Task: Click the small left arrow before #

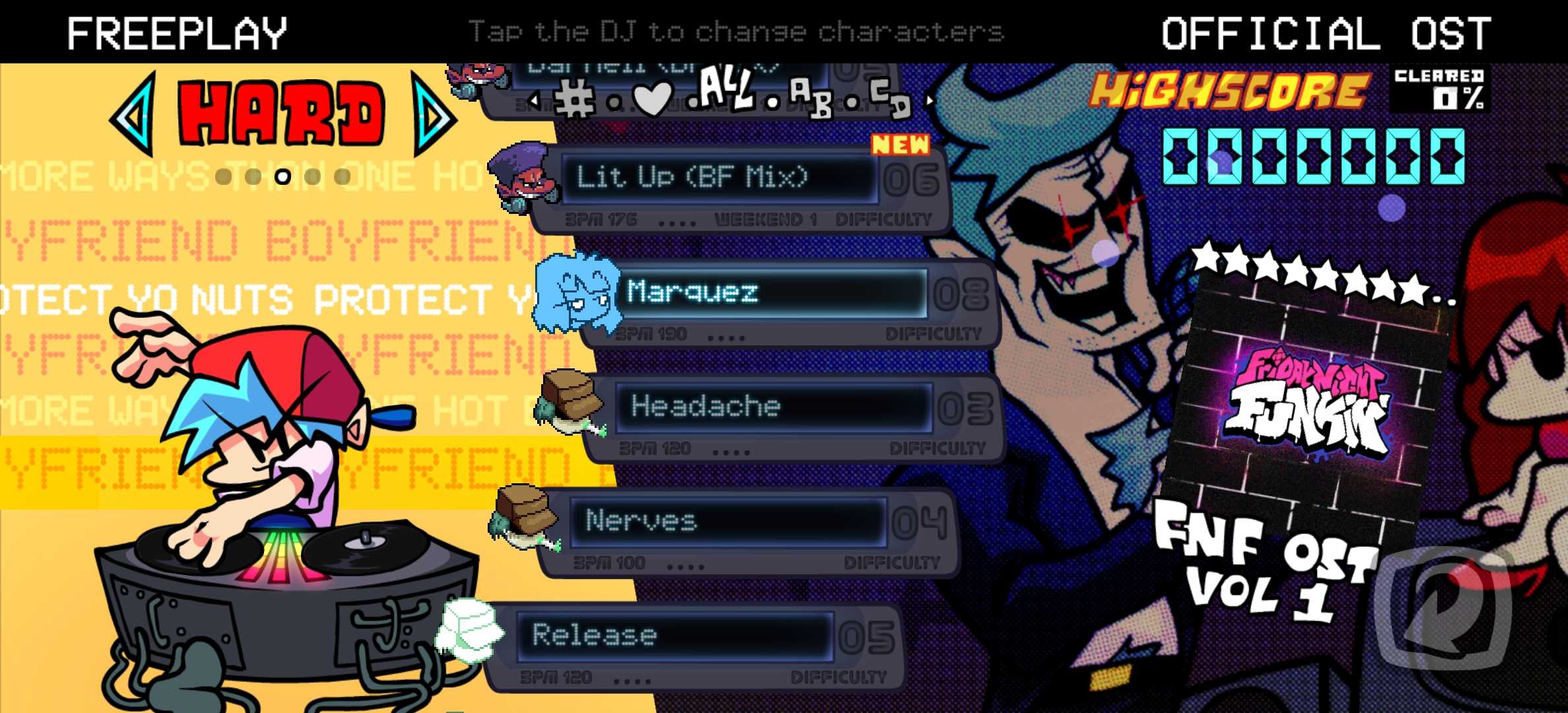Action: (535, 101)
